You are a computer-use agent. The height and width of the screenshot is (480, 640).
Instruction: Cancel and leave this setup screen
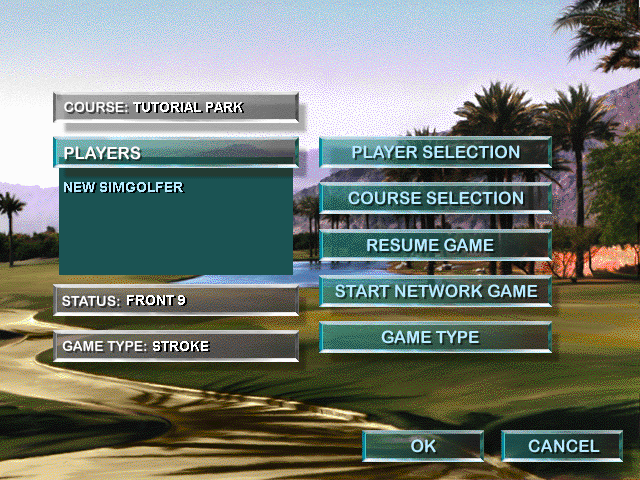[x=562, y=446]
